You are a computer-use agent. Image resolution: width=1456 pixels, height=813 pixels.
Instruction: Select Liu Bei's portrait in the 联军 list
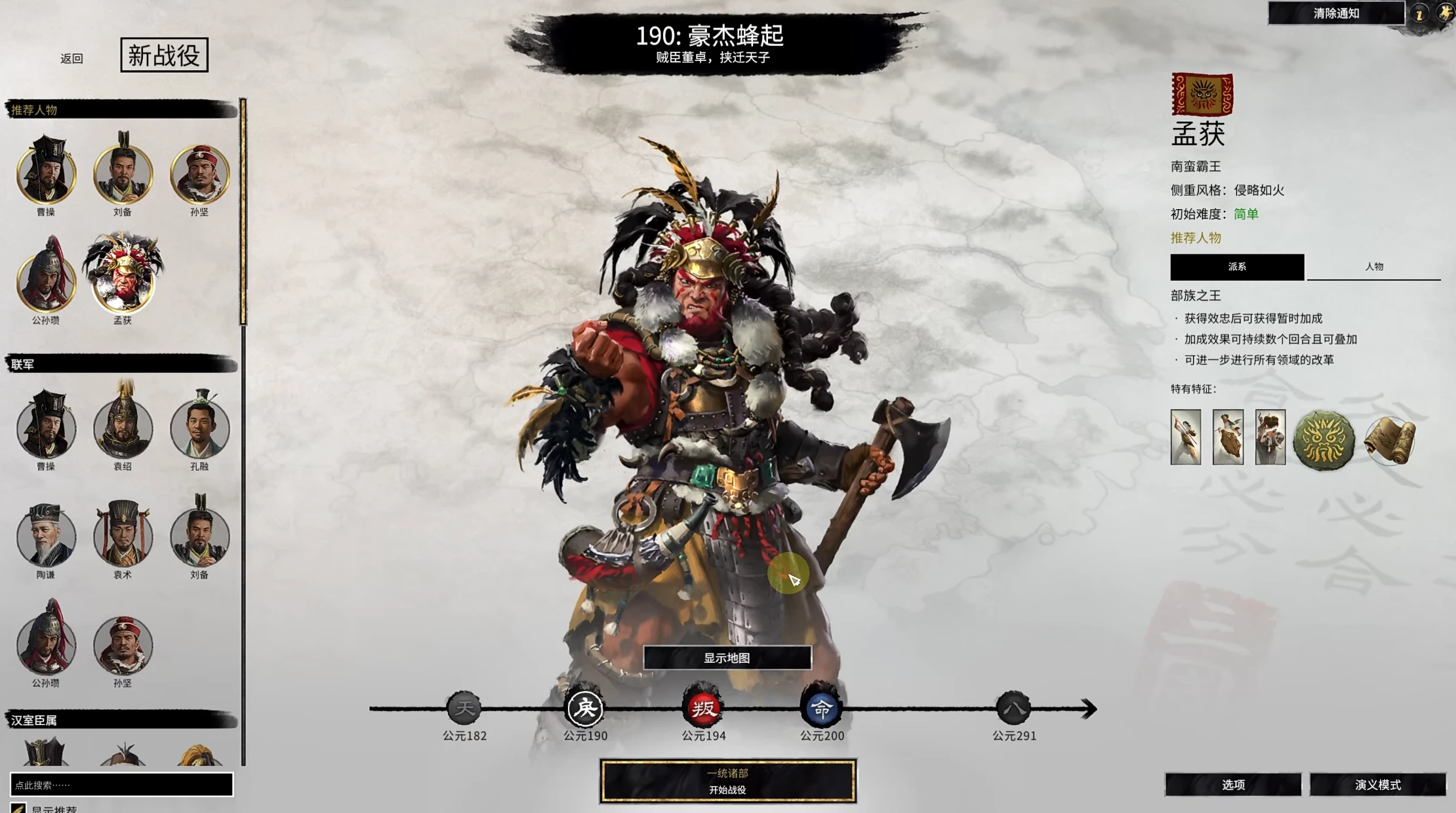point(200,538)
